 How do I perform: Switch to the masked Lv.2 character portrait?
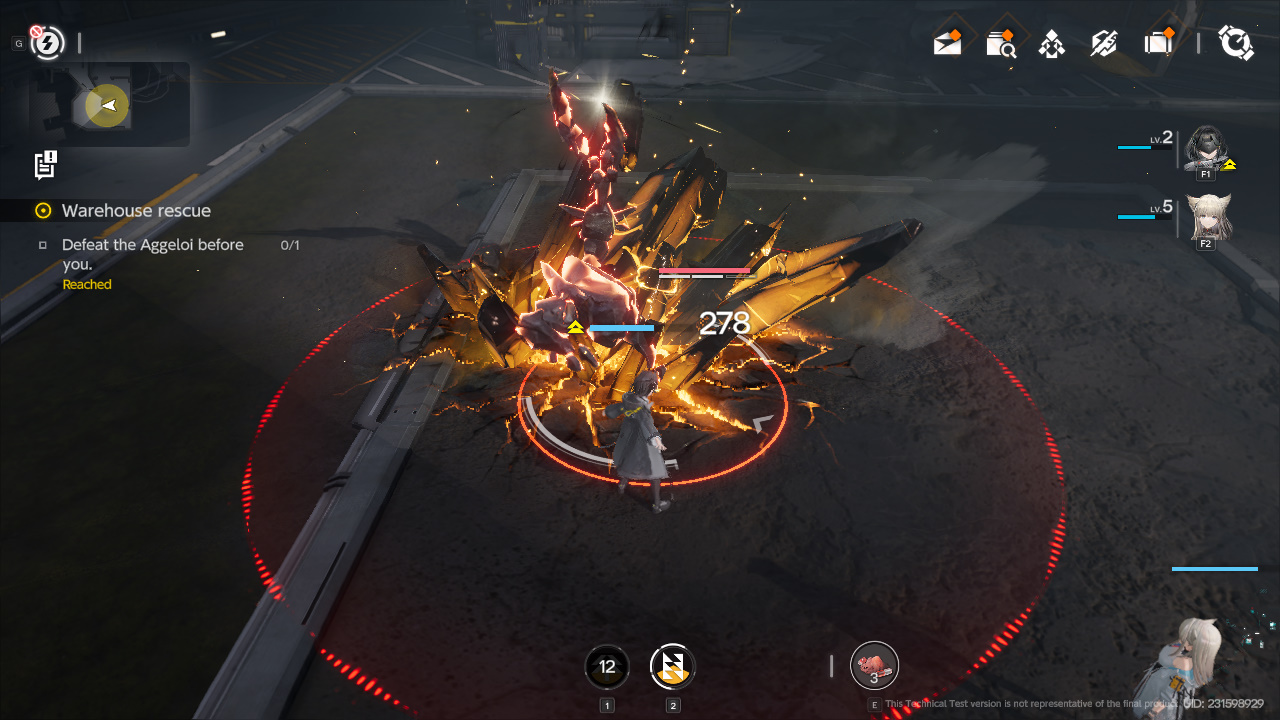(1205, 149)
